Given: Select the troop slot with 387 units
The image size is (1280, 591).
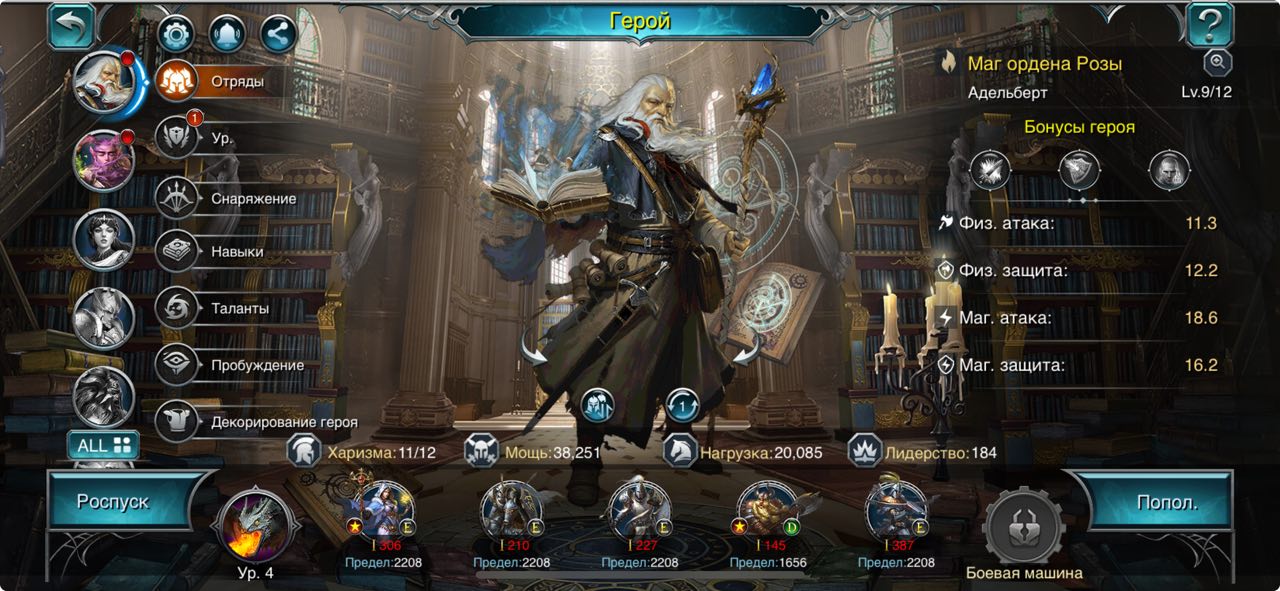Looking at the screenshot, I should [895, 512].
